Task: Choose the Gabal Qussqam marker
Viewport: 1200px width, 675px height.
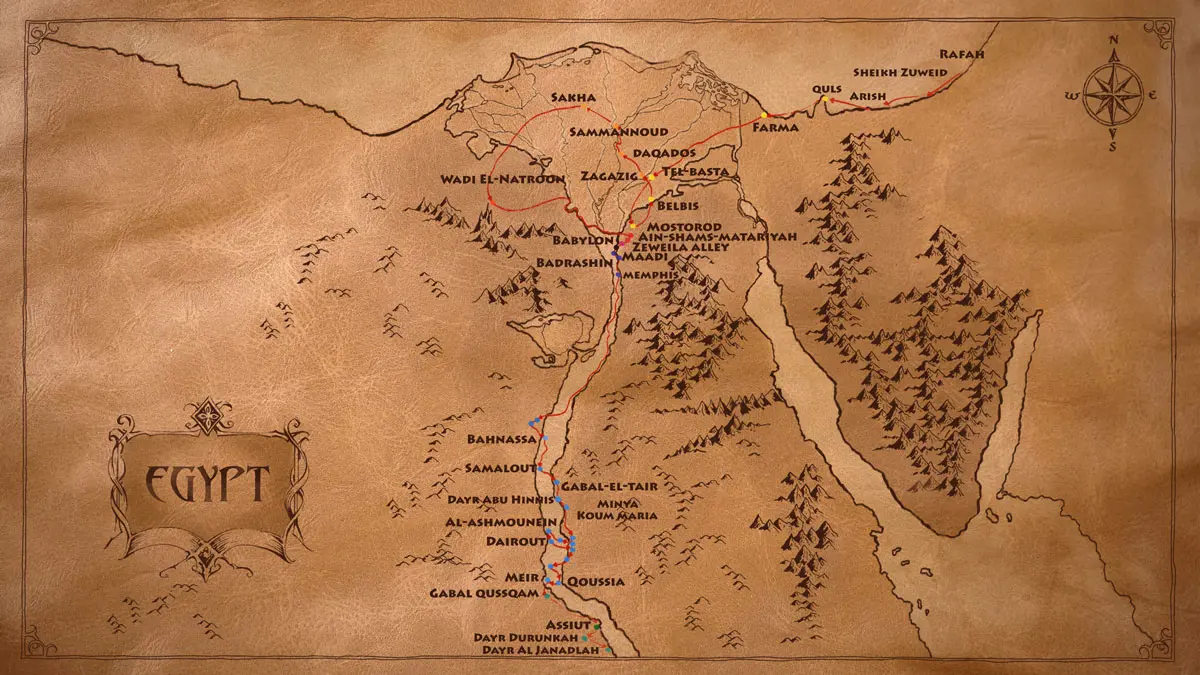Action: (x=548, y=595)
